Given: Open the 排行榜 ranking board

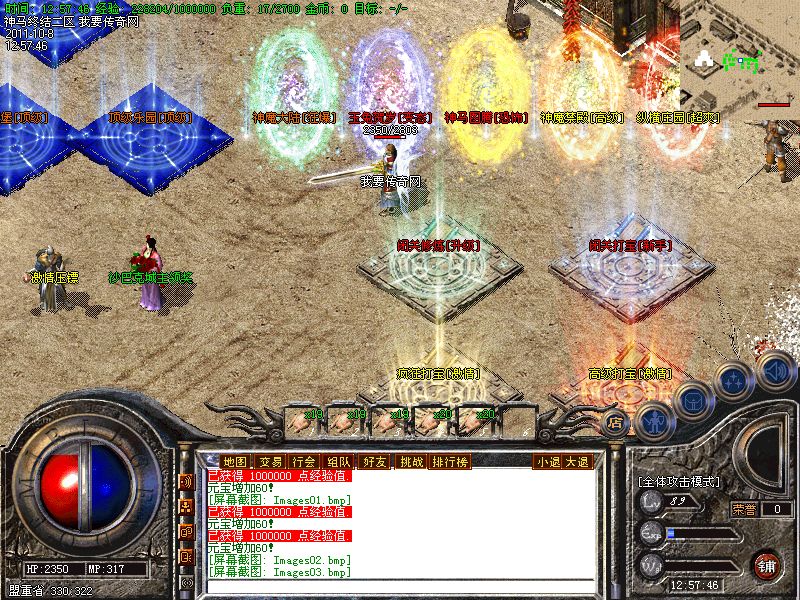Looking at the screenshot, I should (450, 461).
